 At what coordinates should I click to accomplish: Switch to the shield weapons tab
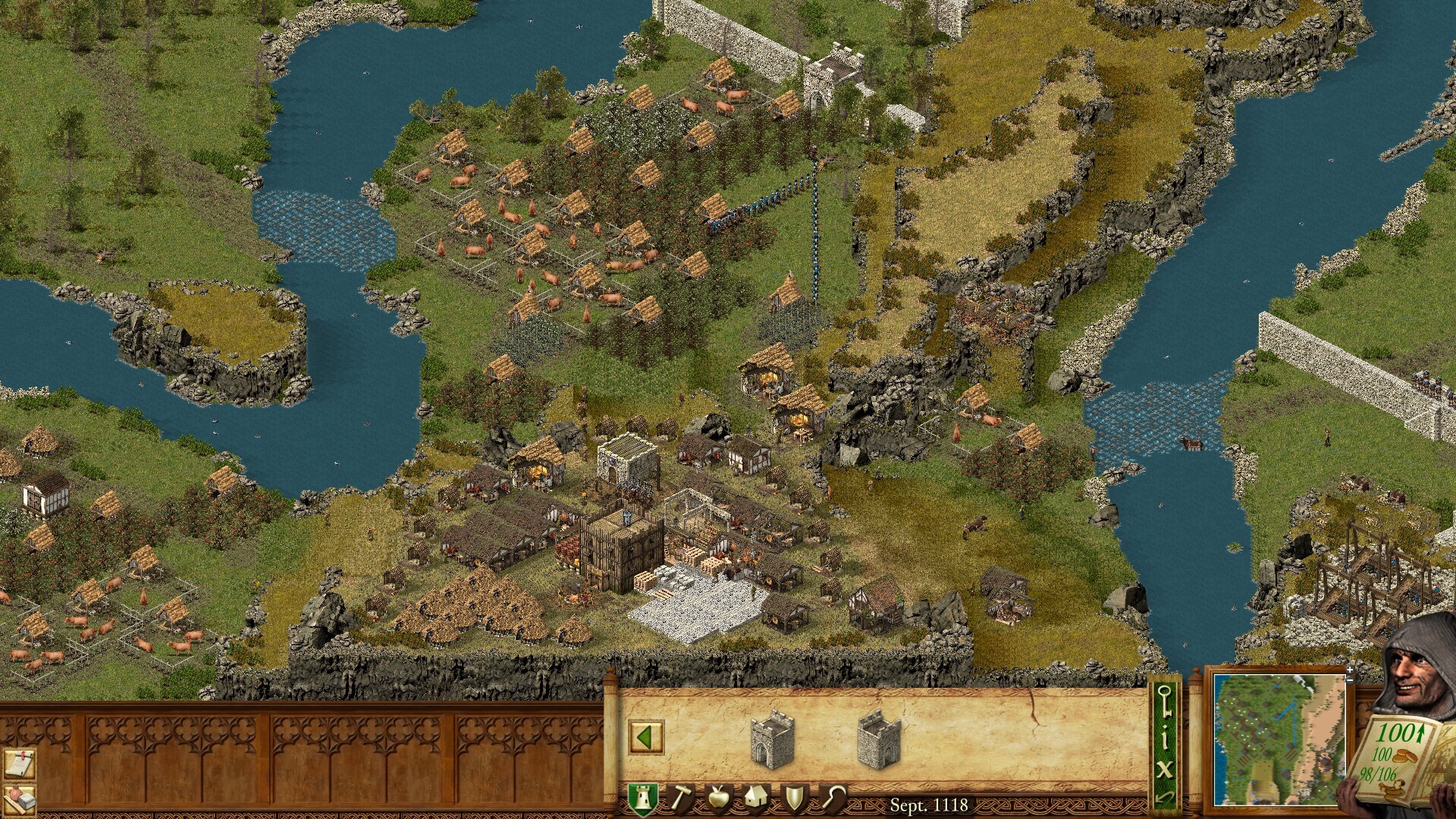[x=795, y=799]
